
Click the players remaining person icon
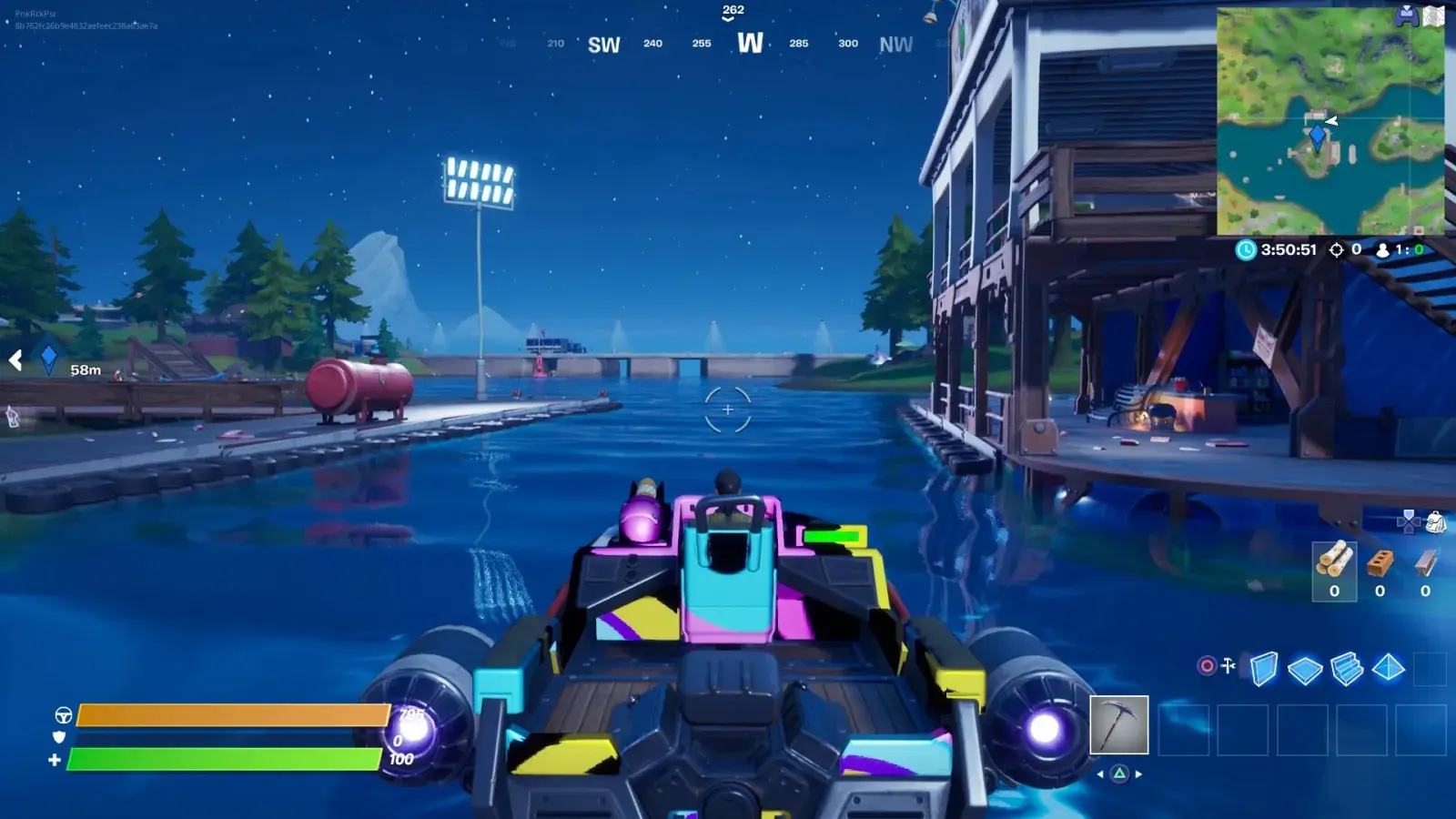(1382, 248)
